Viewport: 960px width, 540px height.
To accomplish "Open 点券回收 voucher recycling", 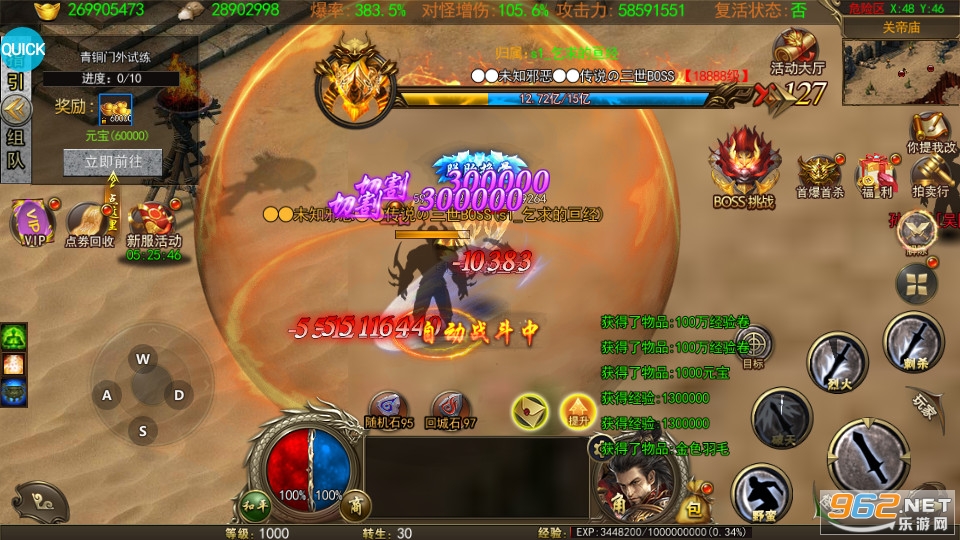I will pos(89,221).
